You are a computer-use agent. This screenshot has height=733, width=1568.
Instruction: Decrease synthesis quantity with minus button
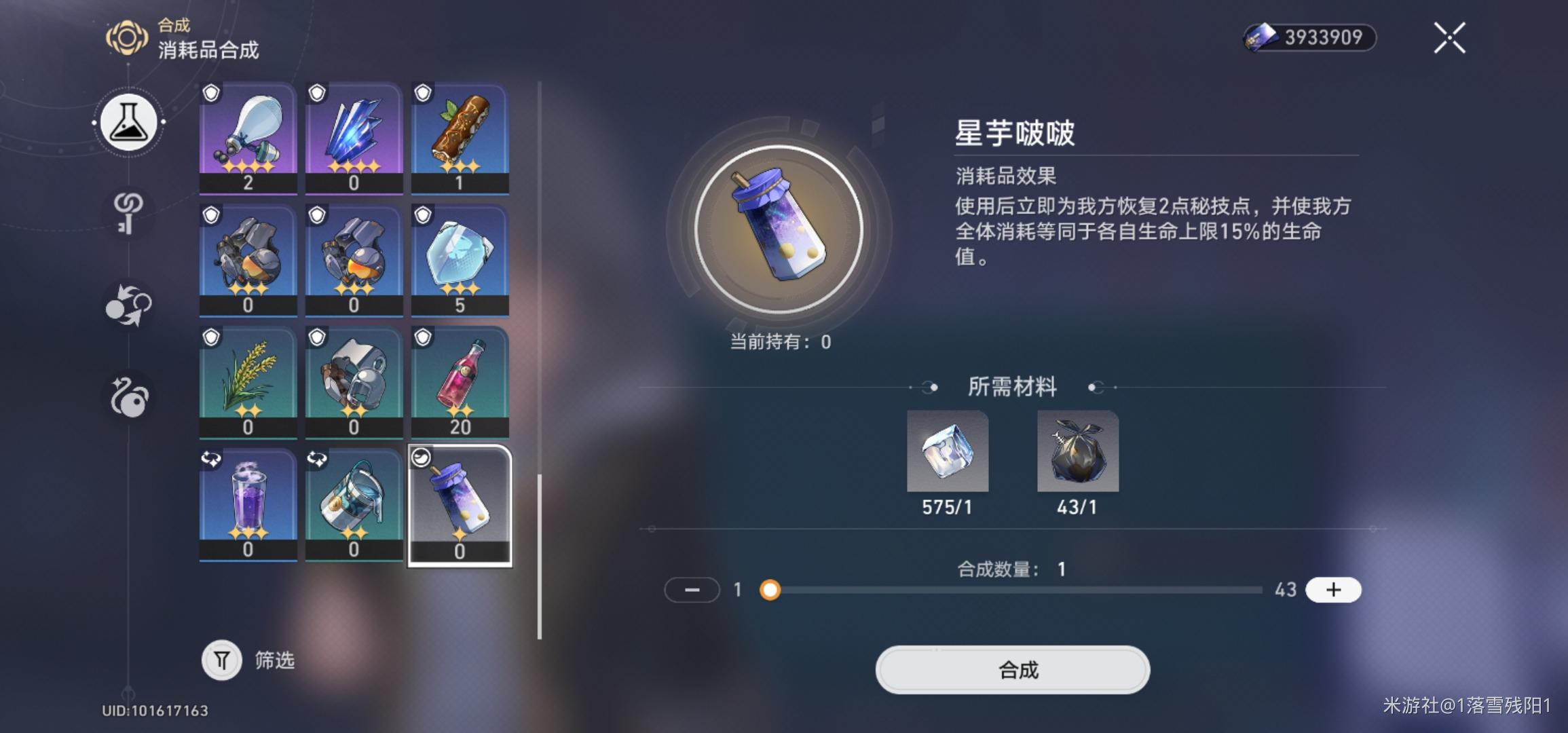[692, 590]
